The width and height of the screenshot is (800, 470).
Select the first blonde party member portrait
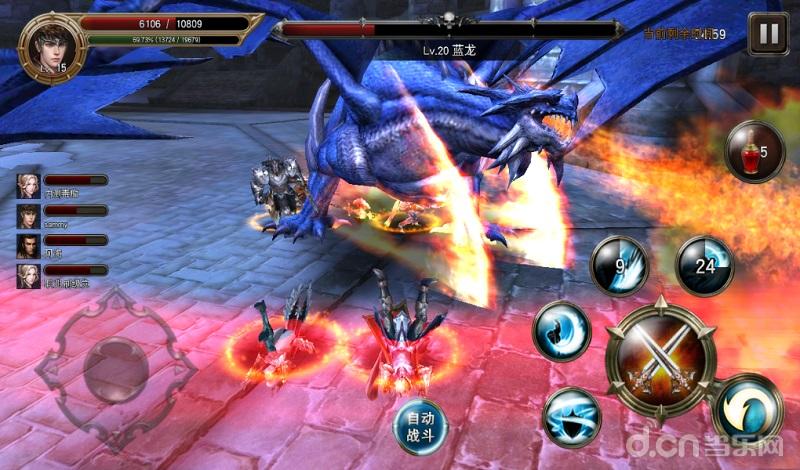(28, 186)
